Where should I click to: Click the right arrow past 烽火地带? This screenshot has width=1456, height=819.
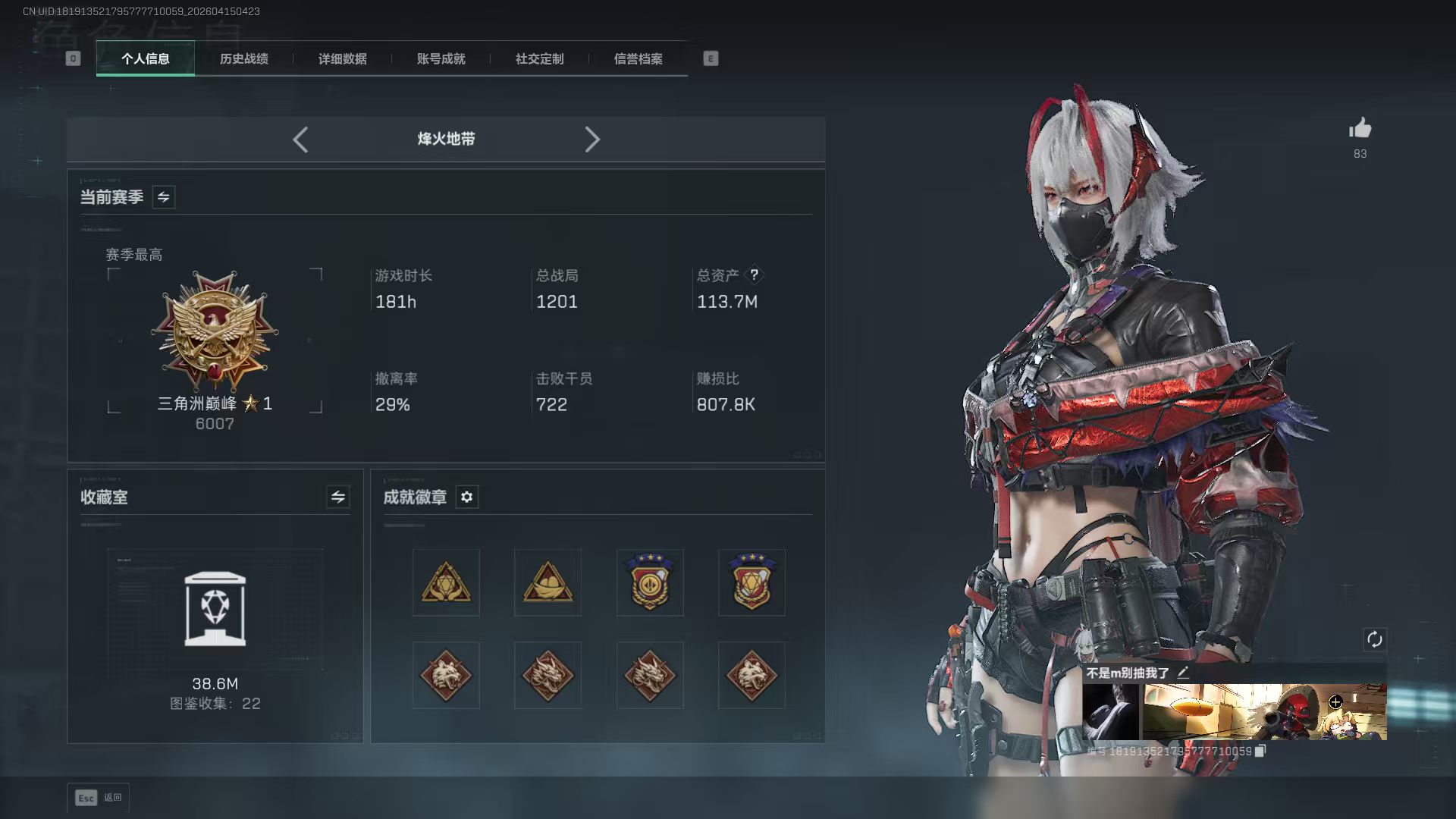[592, 140]
